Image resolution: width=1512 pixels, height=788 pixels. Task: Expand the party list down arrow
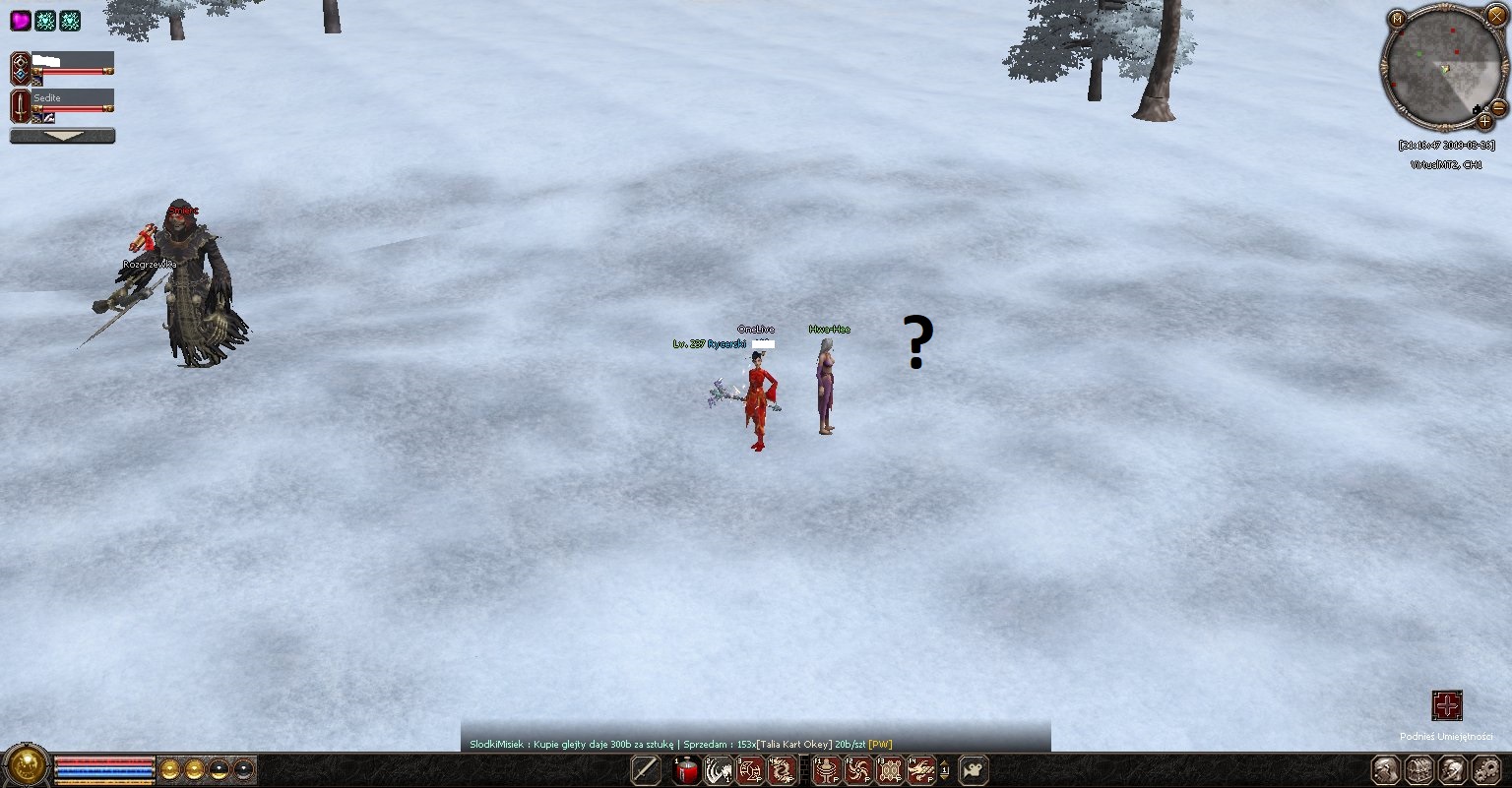click(x=62, y=136)
